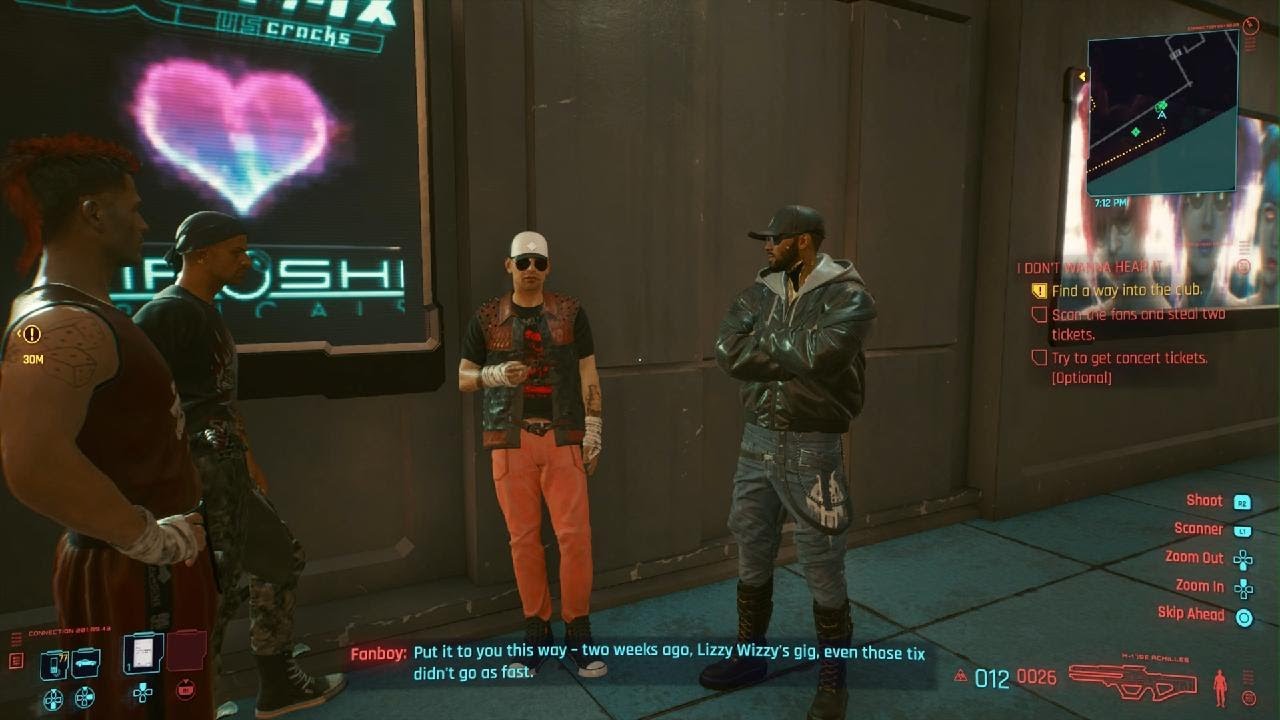Toggle the Scan the fans and steal two tickets objective
The width and height of the screenshot is (1280, 720).
point(1039,315)
